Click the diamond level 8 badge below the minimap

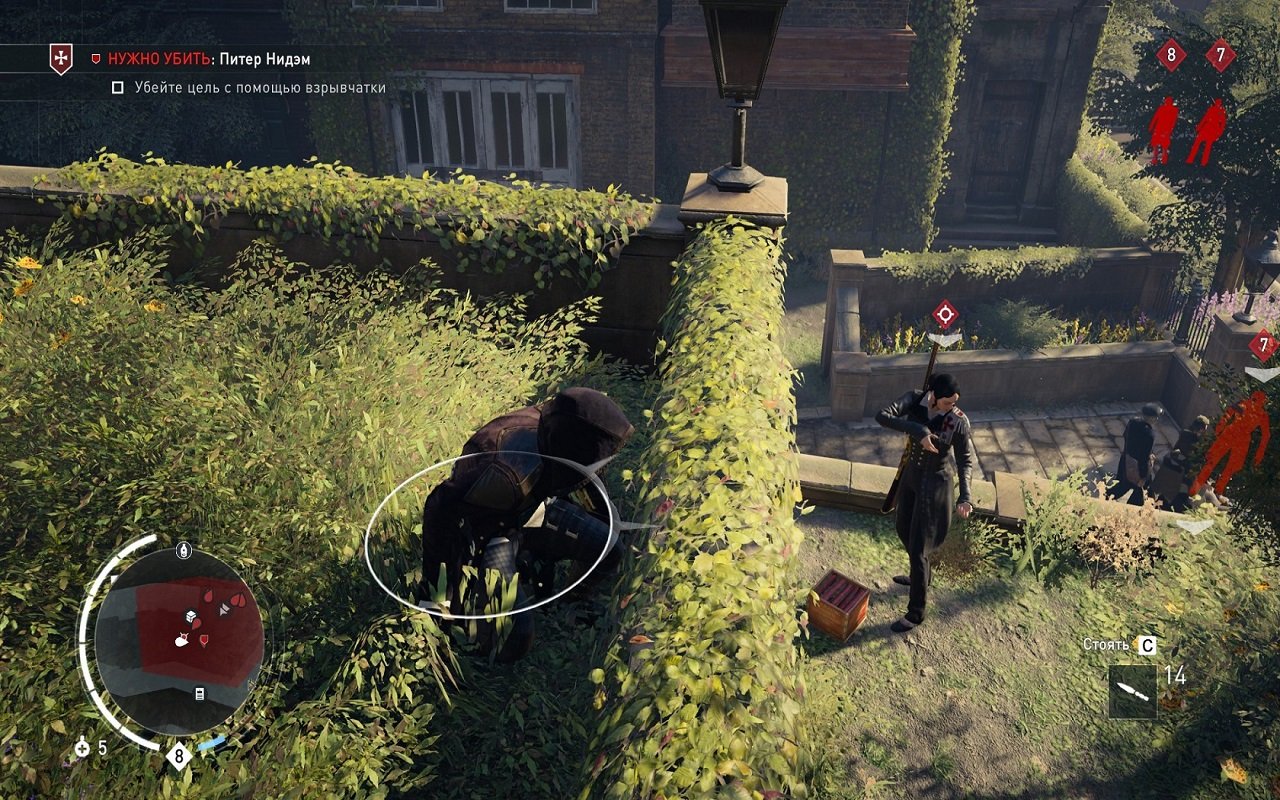click(x=178, y=755)
